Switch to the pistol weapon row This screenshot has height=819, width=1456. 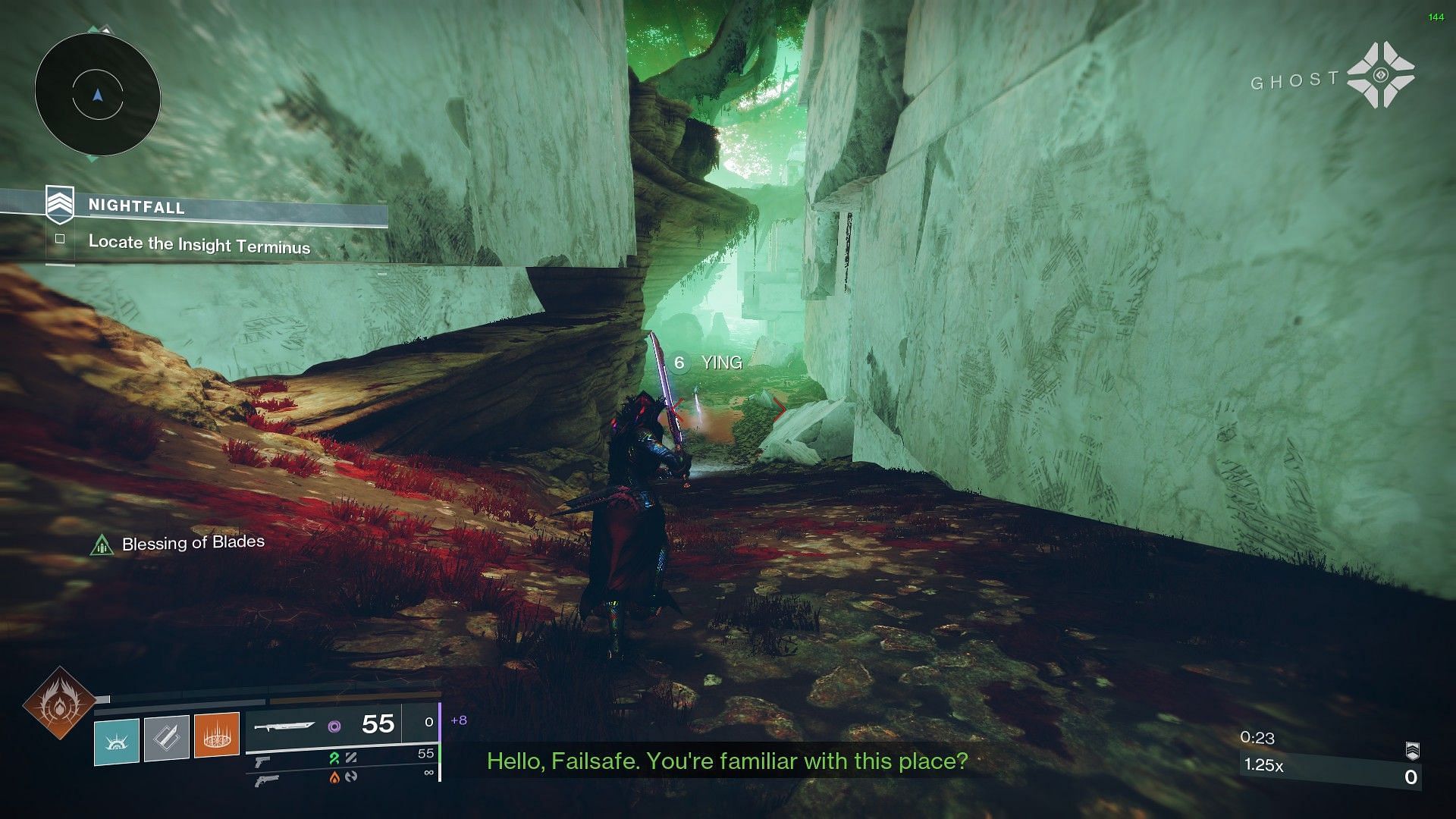pyautogui.click(x=262, y=759)
